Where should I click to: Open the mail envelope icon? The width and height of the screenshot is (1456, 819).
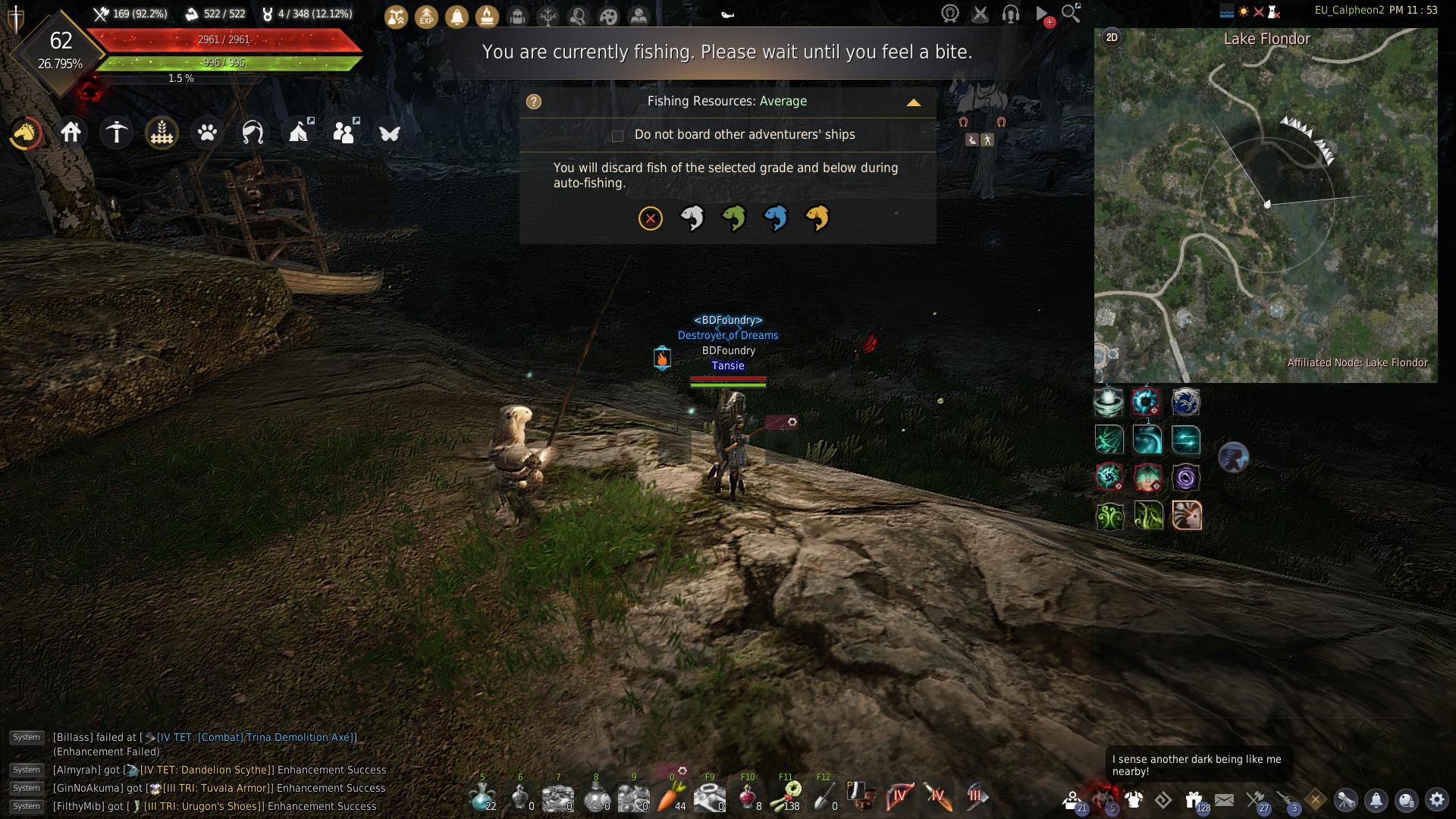coord(1224,799)
